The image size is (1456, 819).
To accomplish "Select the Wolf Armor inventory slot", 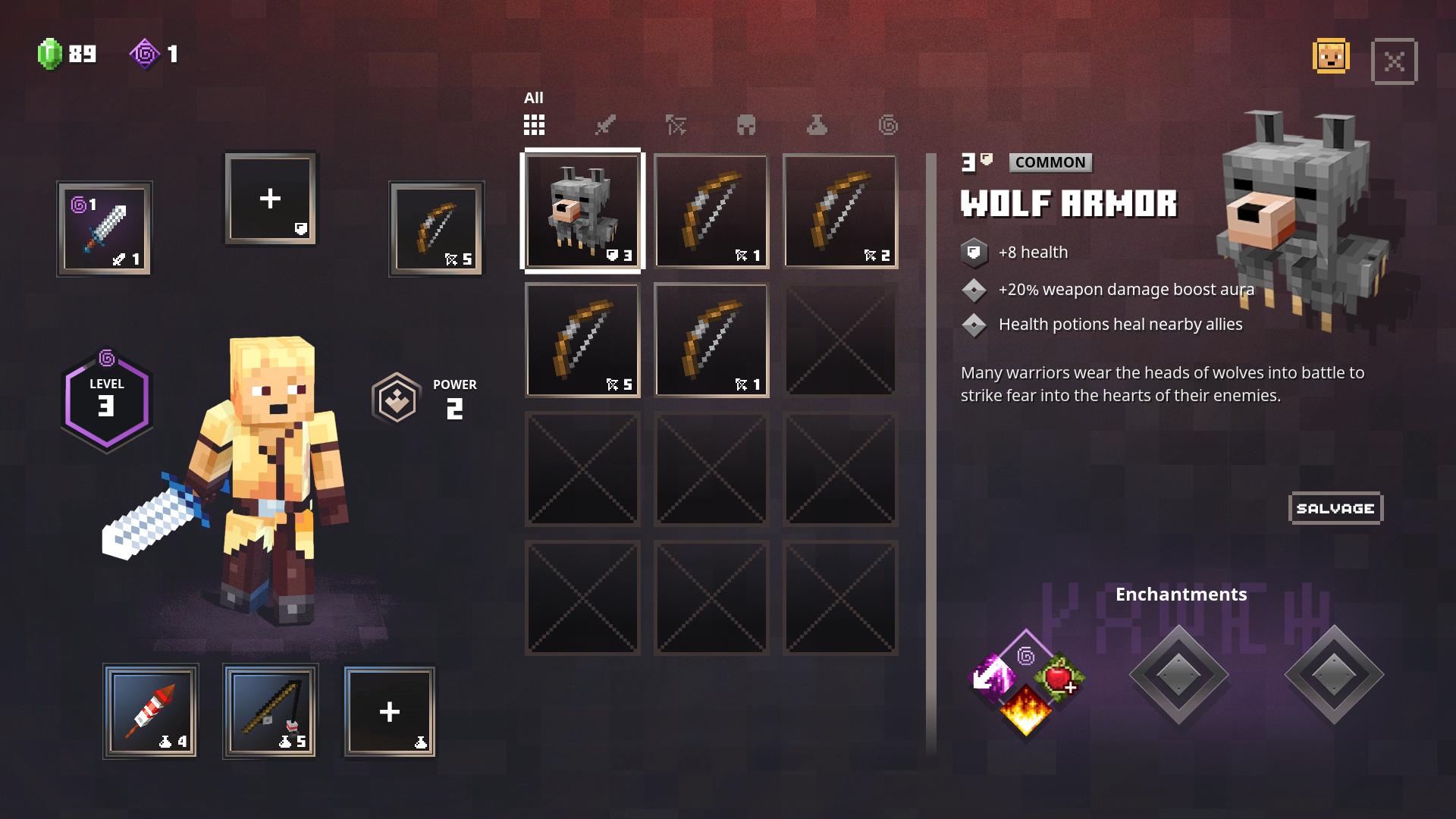I will point(582,211).
